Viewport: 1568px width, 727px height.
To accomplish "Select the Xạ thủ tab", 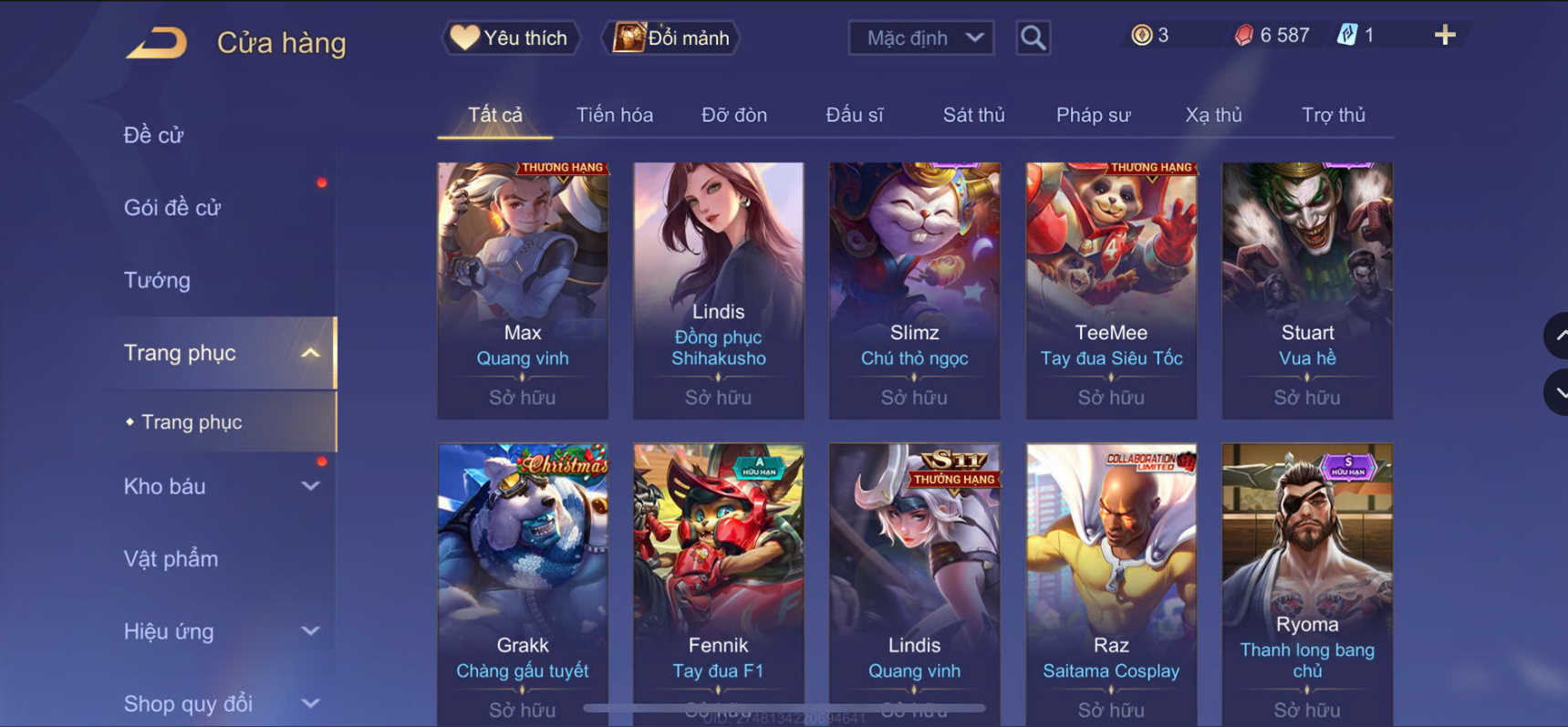I will tap(1214, 115).
